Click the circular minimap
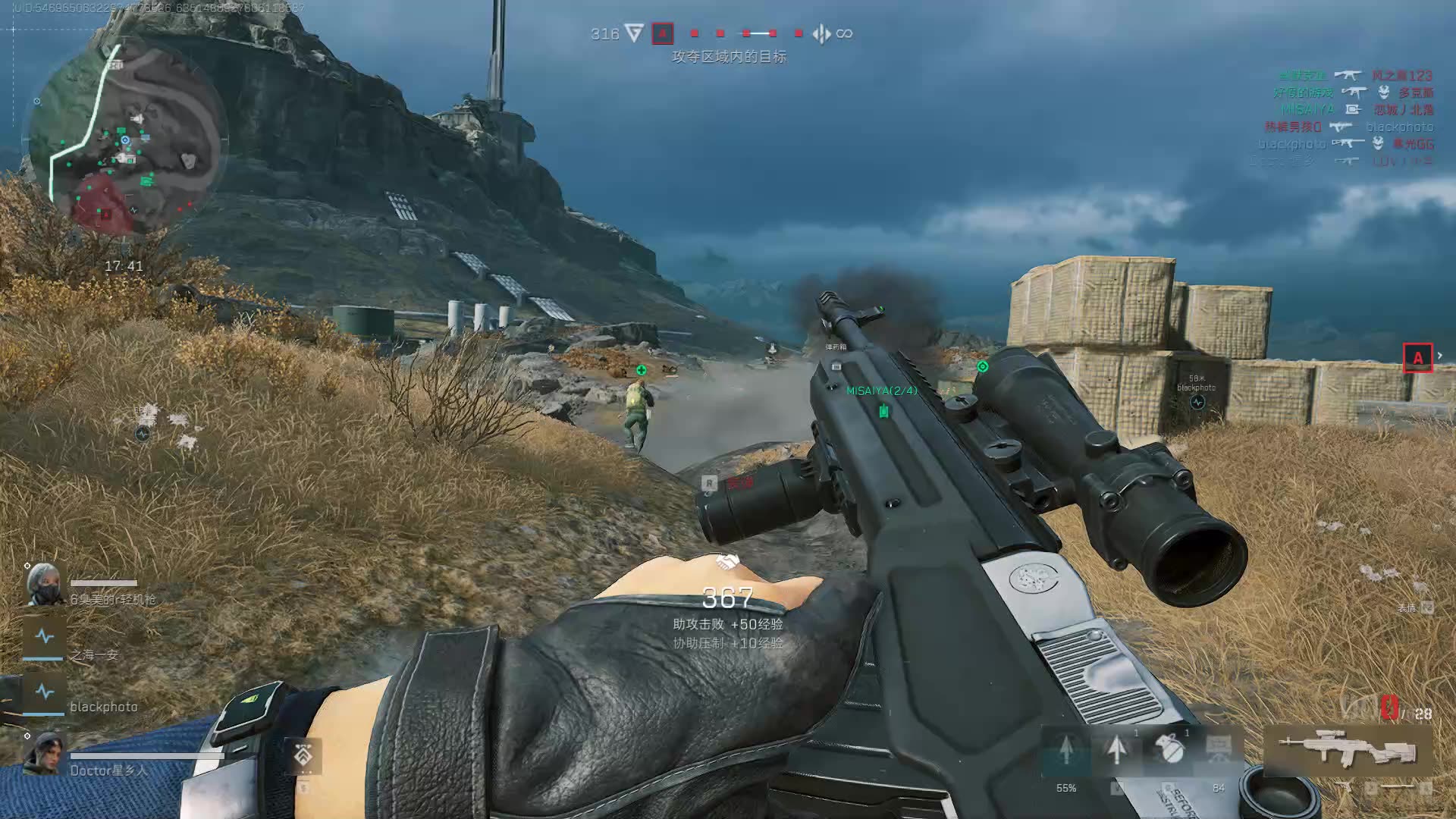 (x=125, y=140)
